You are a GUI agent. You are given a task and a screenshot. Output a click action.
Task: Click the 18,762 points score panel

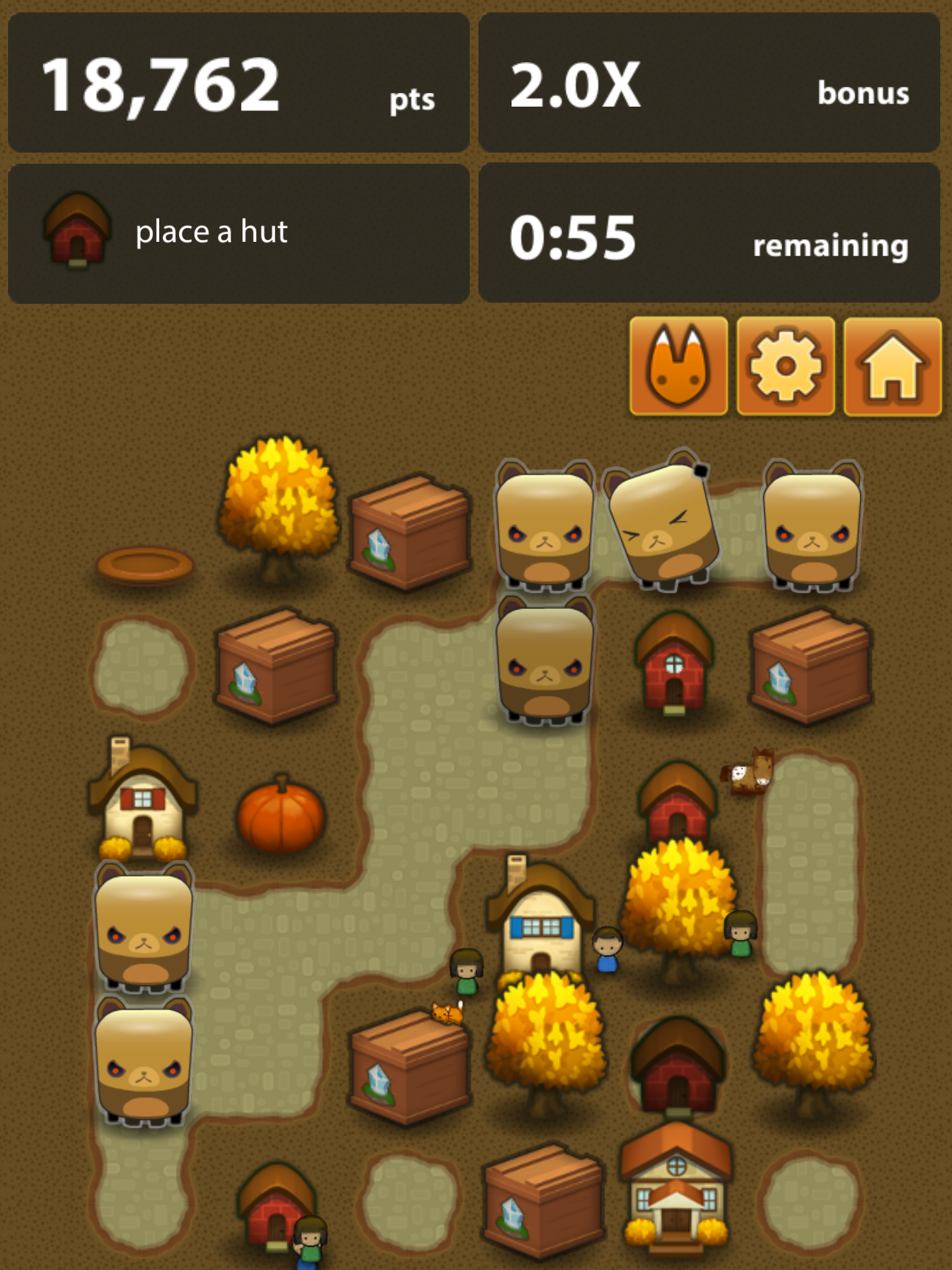239,84
